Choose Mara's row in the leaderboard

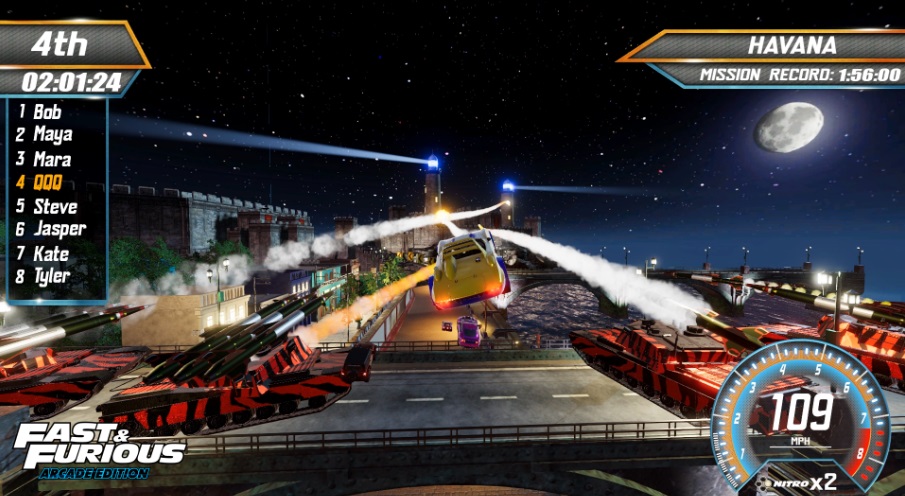click(51, 159)
